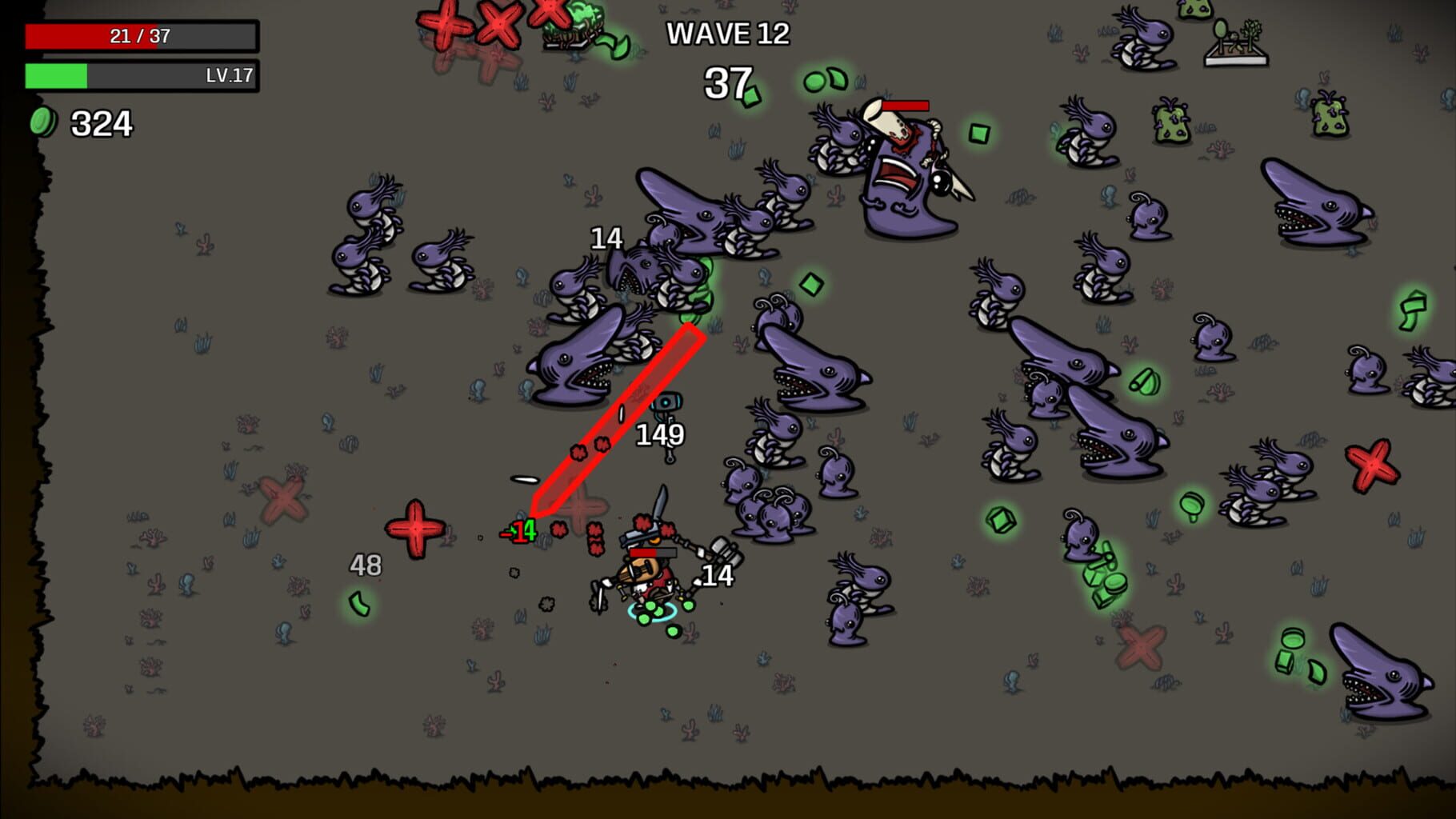The width and height of the screenshot is (1456, 819).
Task: Click the red X marker on the left
Action: [284, 500]
